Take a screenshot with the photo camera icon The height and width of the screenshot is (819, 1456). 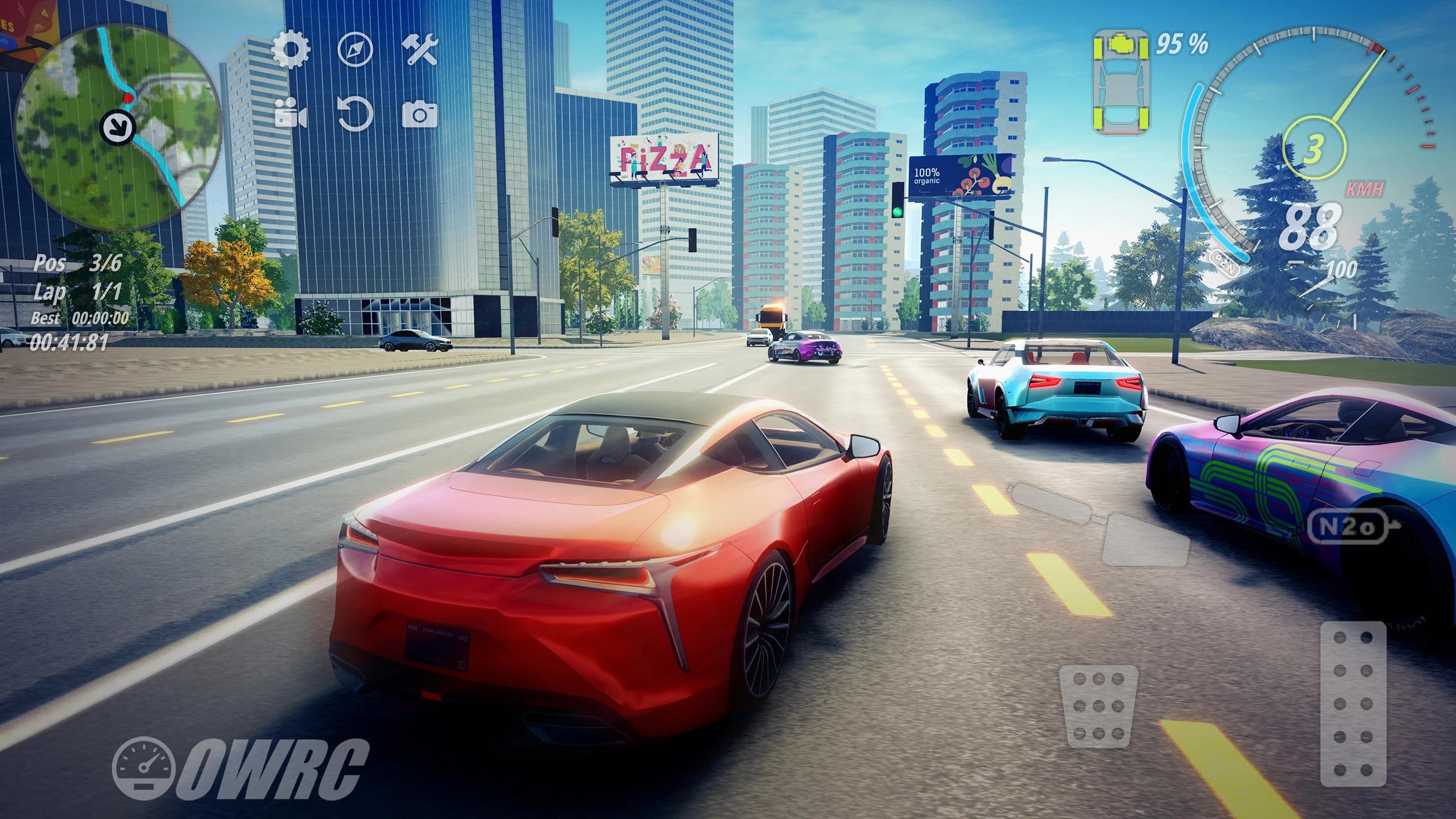click(x=420, y=114)
